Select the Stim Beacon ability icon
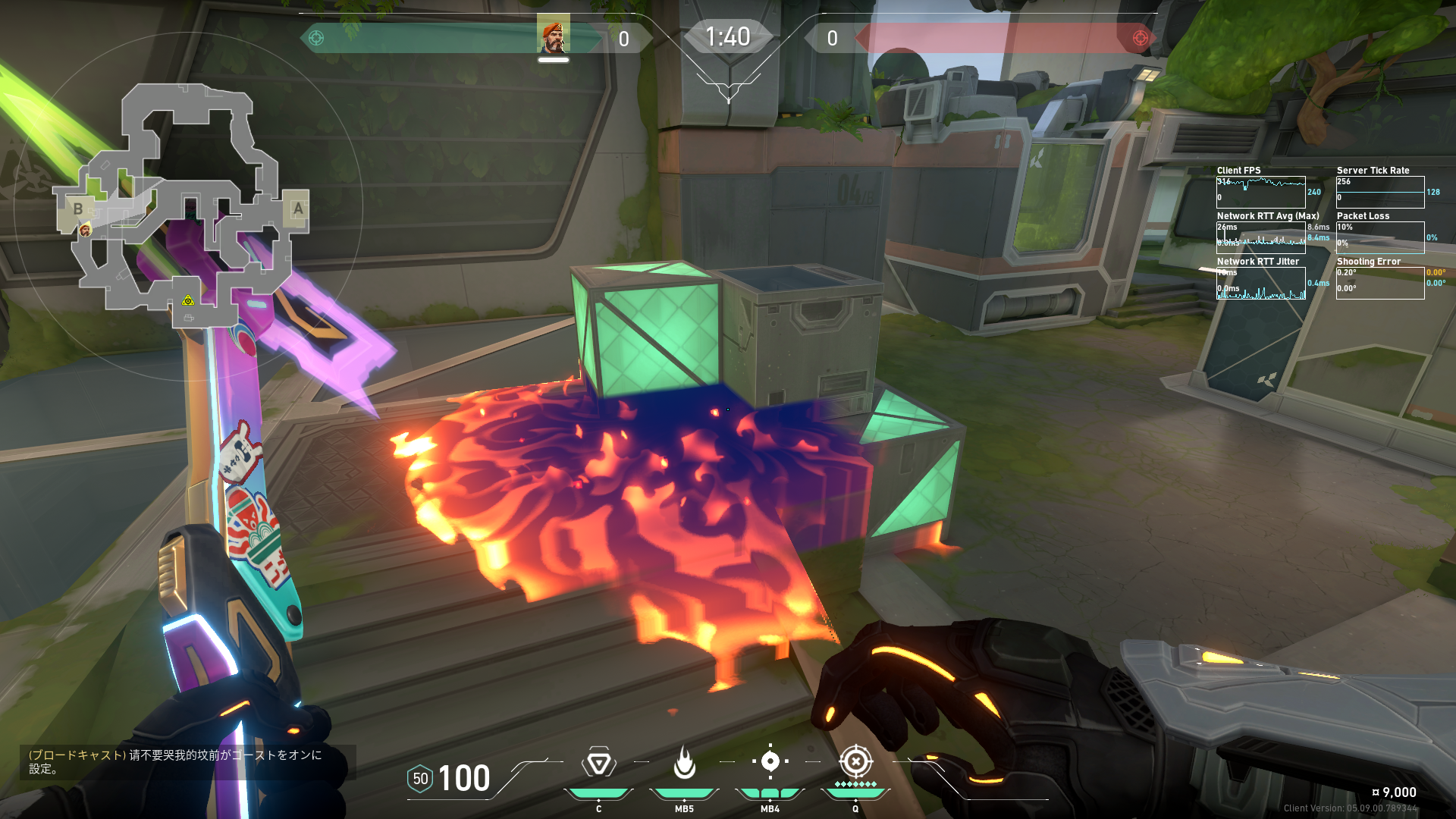The image size is (1456, 819). pyautogui.click(x=598, y=763)
